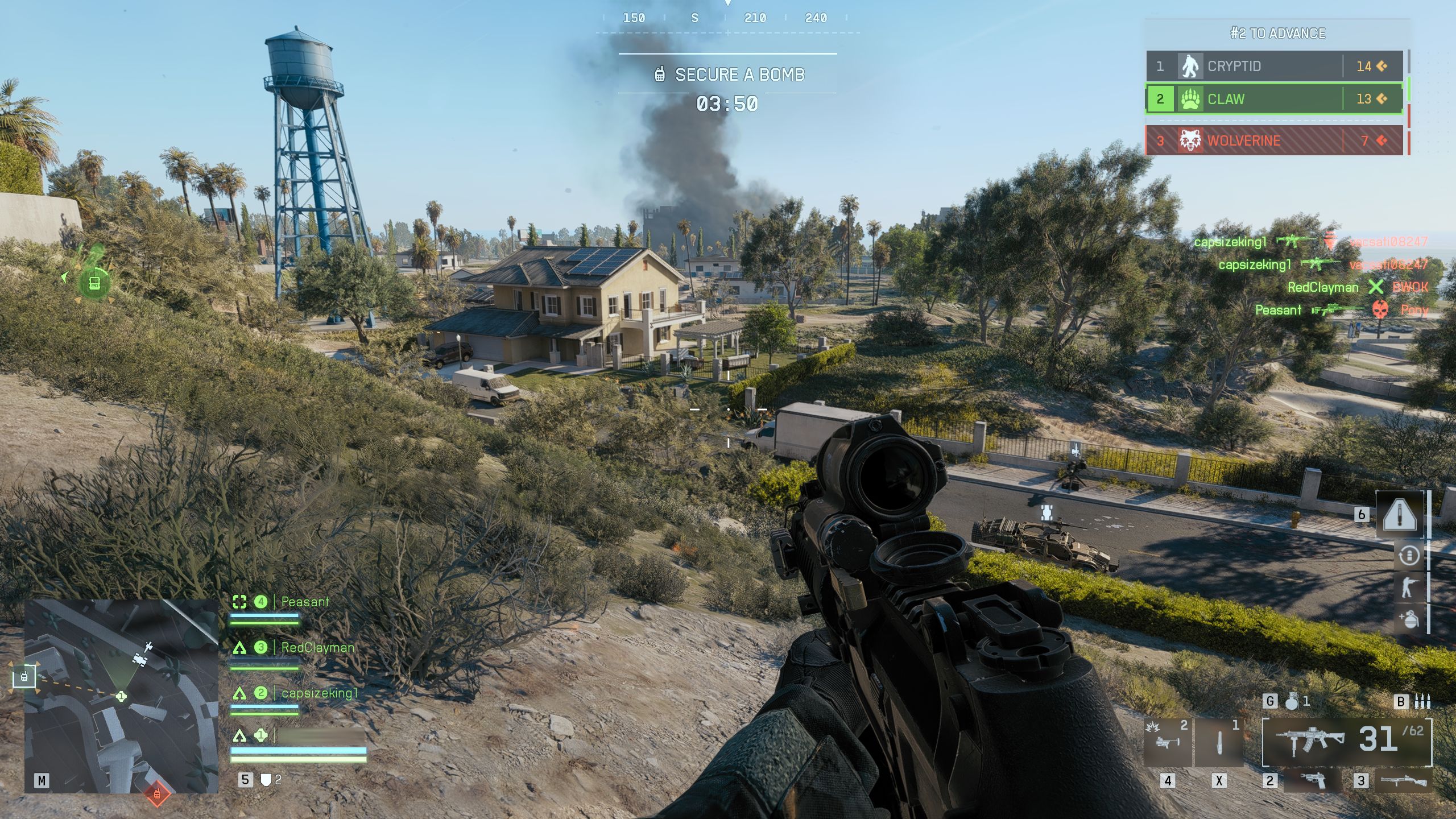Switch to the shotgun weapon slot
1456x819 pixels.
coord(1404,780)
